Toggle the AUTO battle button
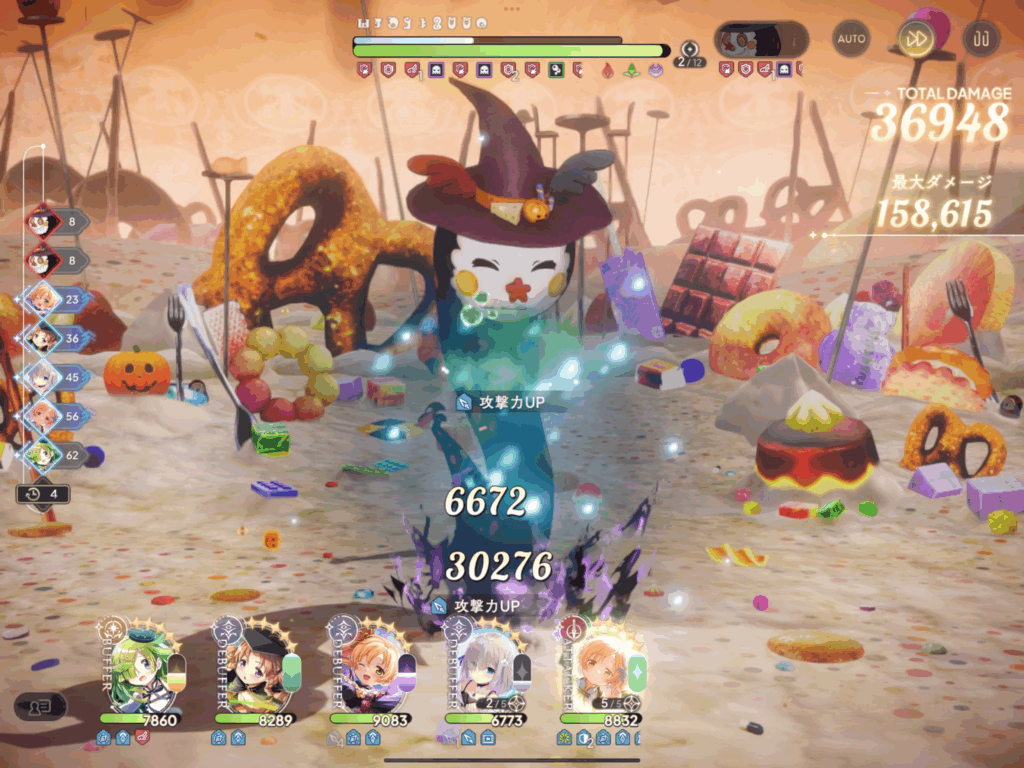 [x=852, y=39]
